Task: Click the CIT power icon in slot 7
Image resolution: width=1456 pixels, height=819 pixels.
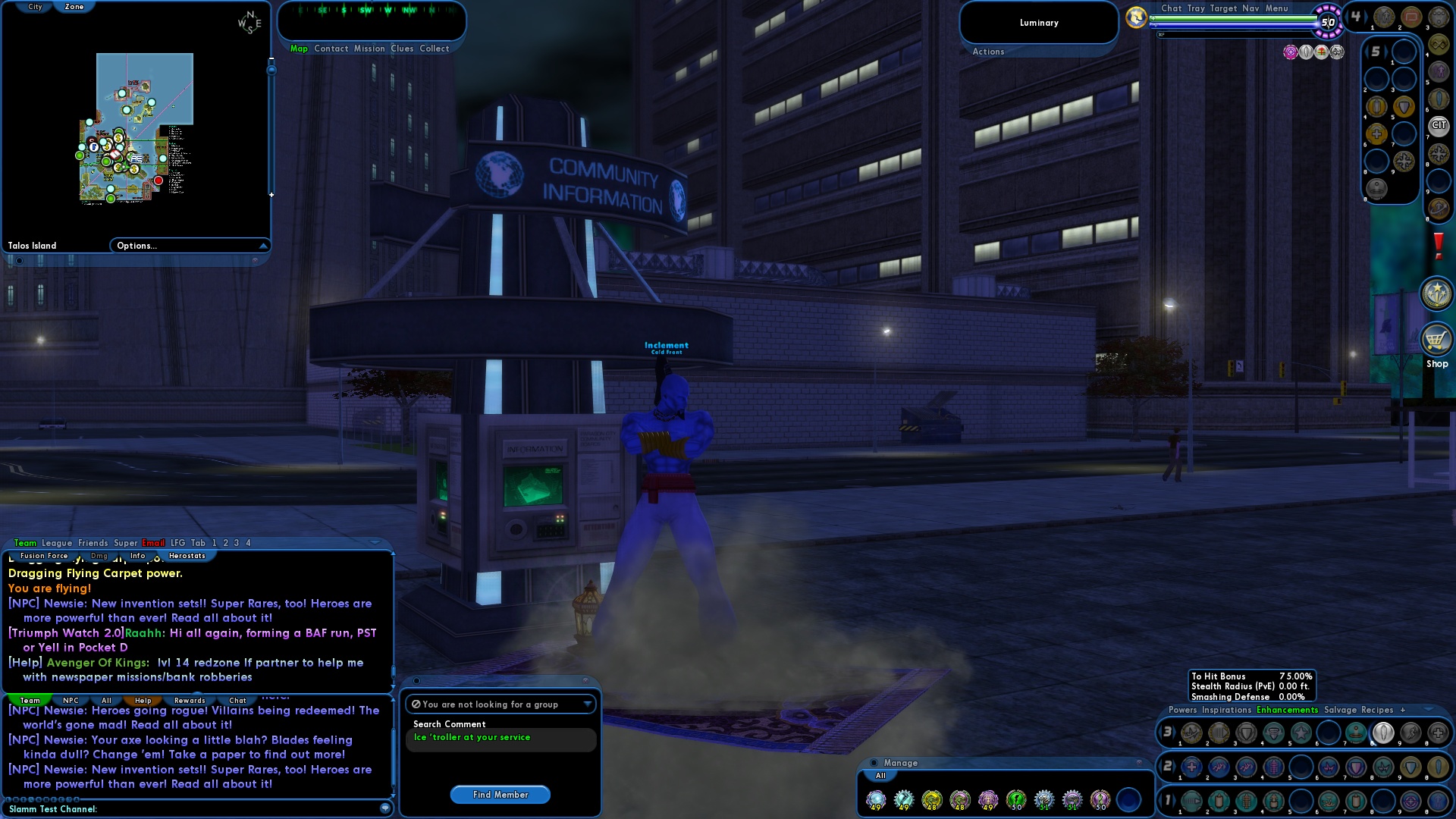Action: point(1440,125)
